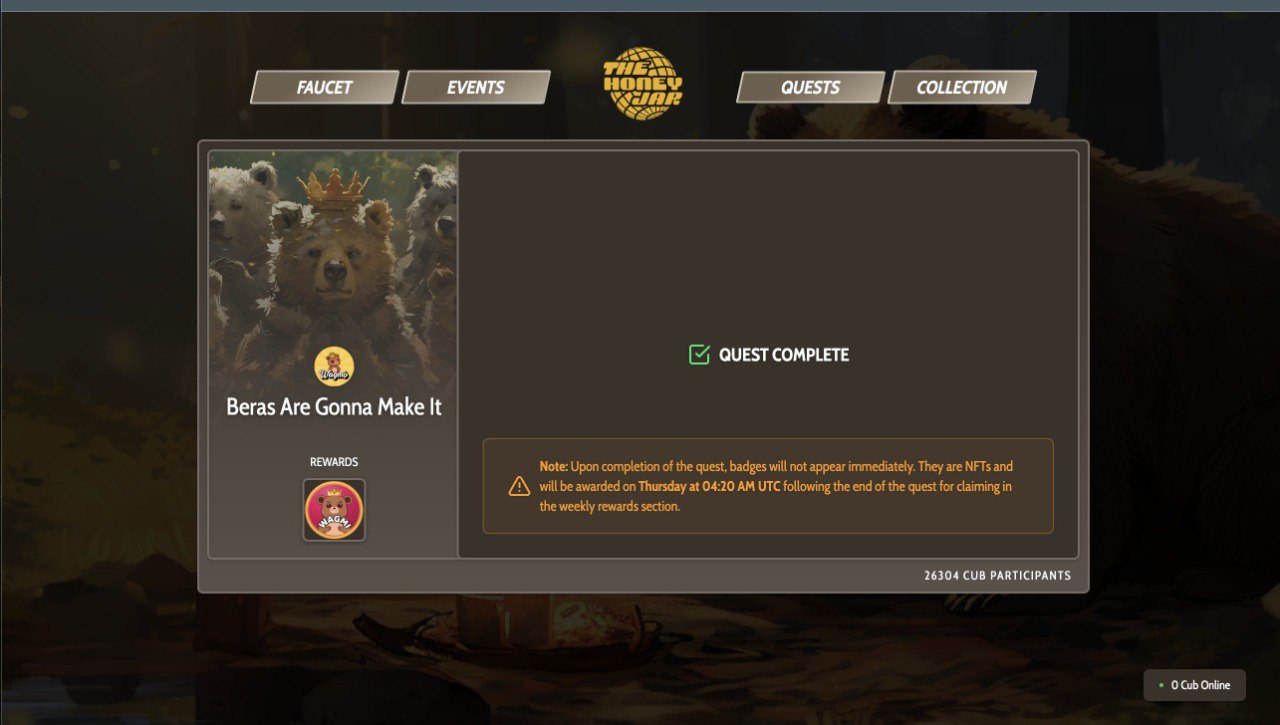Switch to the Collection page

[961, 87]
